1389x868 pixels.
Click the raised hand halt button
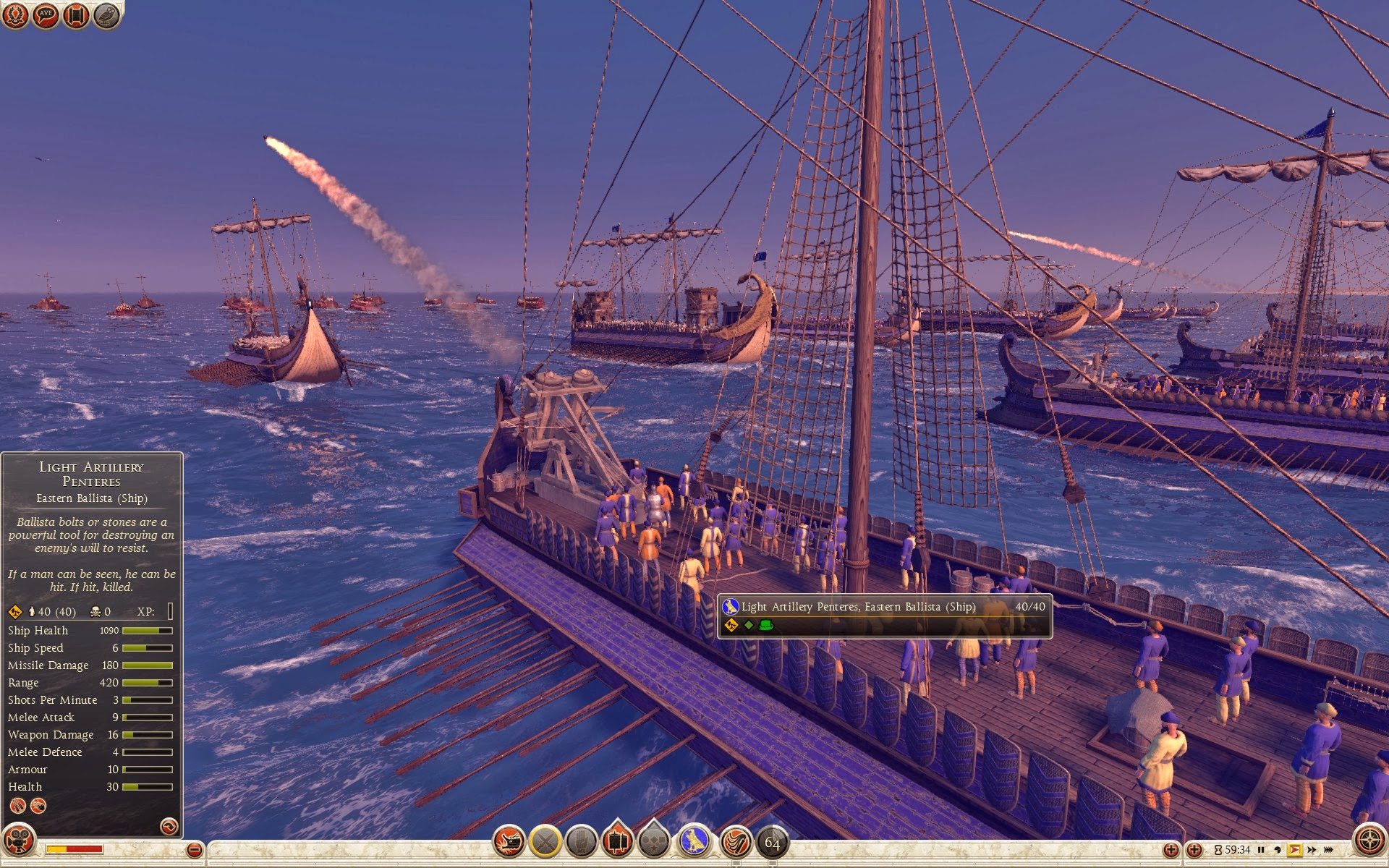tap(581, 841)
